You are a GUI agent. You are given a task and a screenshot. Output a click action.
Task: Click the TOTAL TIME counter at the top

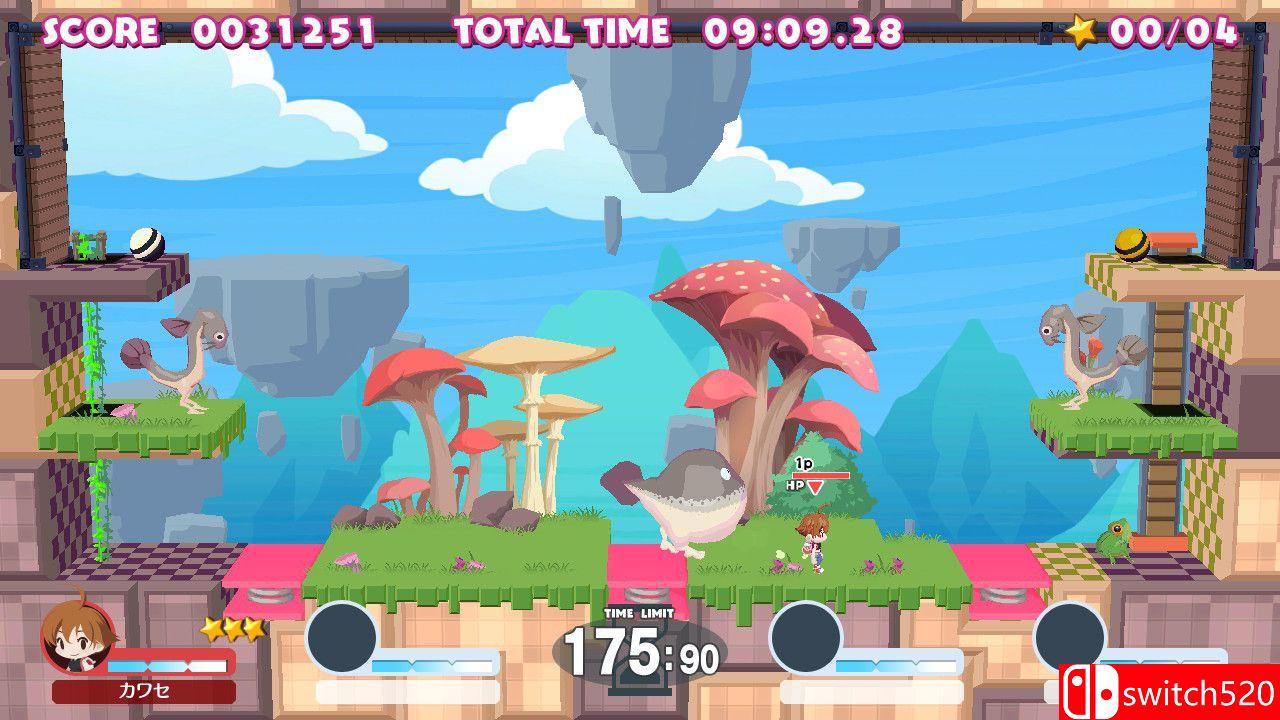[804, 30]
